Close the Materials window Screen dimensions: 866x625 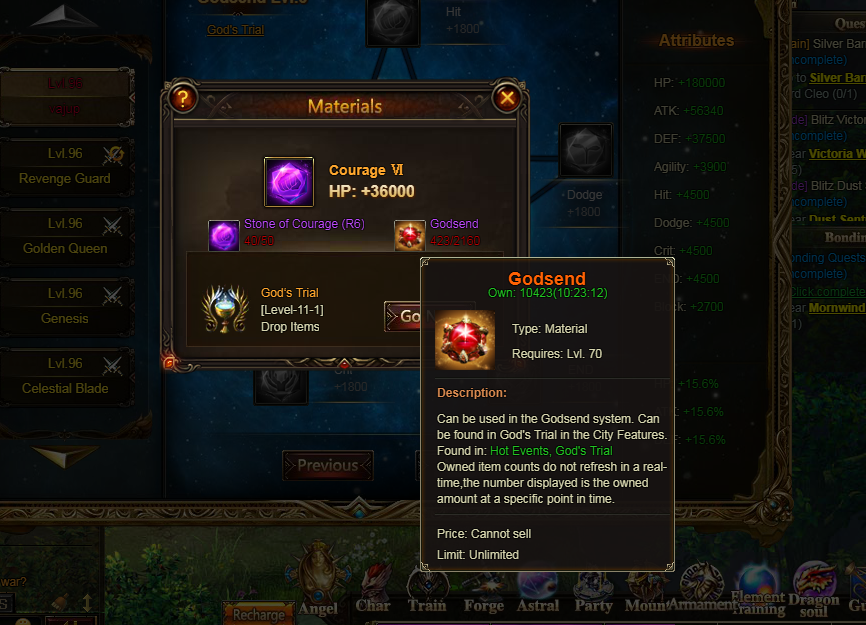[x=507, y=98]
